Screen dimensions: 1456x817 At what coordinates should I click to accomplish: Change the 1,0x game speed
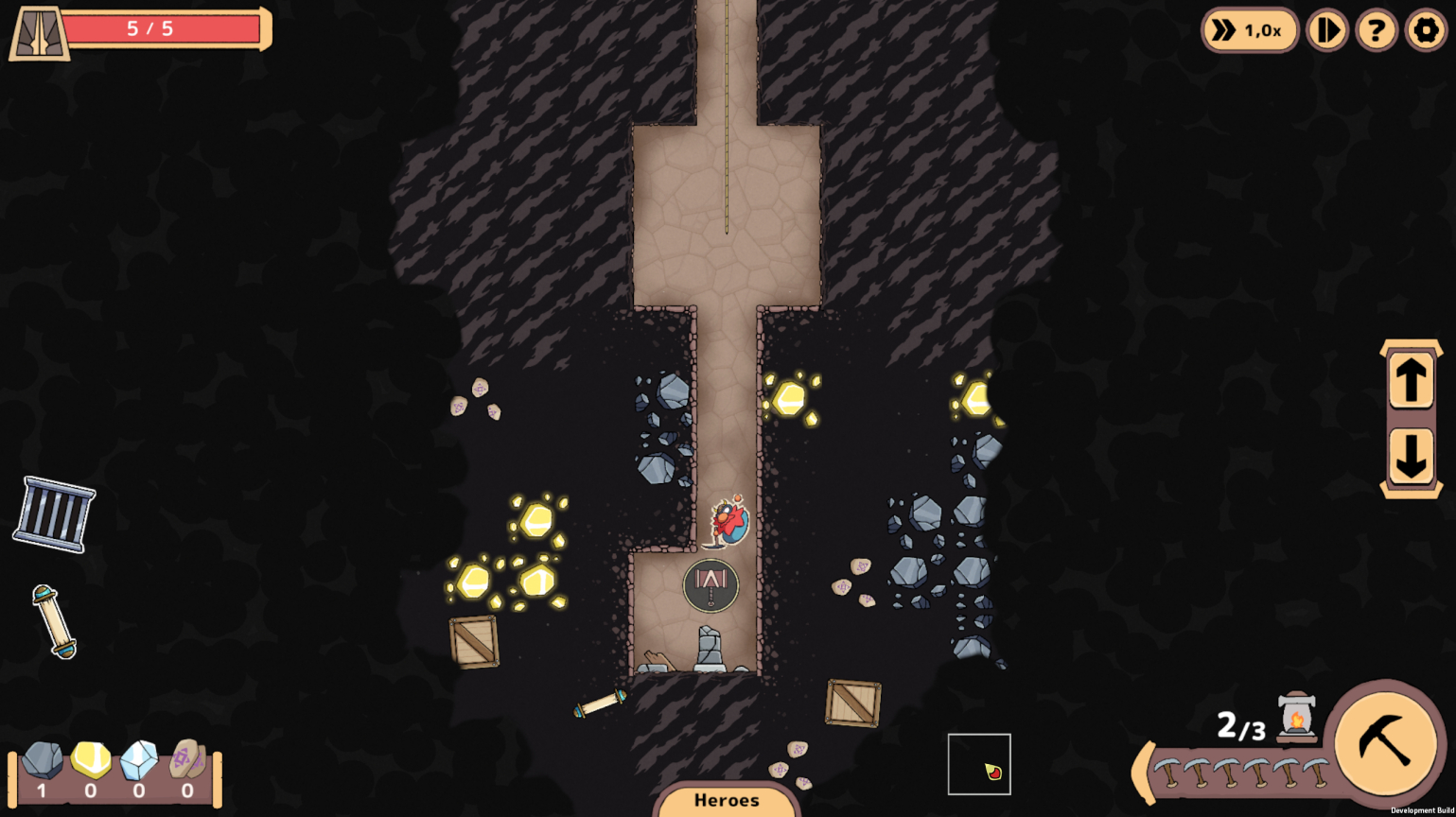click(1249, 30)
